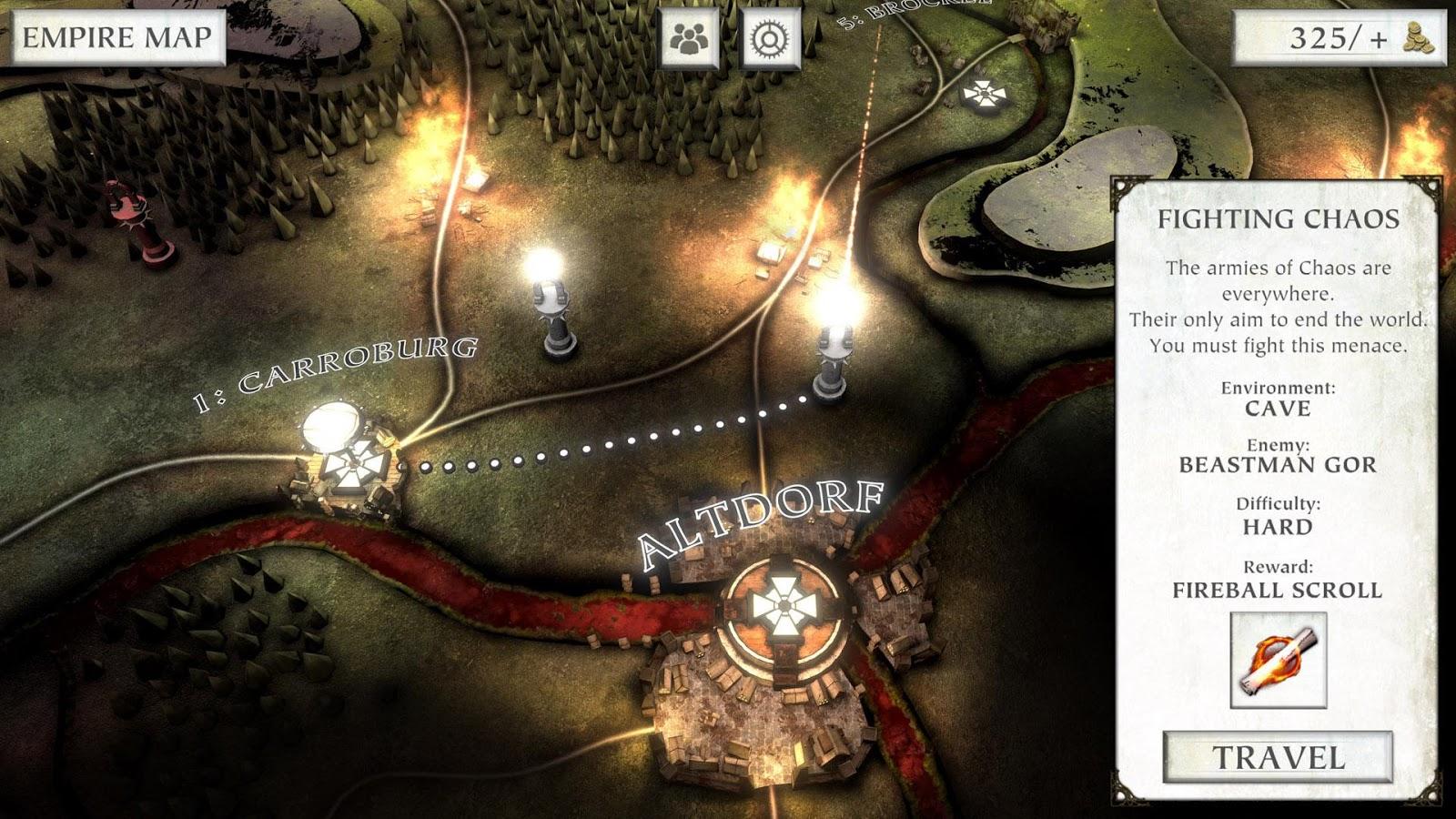Select the Brockel town cross marker
Viewport: 1456px width, 819px height.
pos(983,93)
